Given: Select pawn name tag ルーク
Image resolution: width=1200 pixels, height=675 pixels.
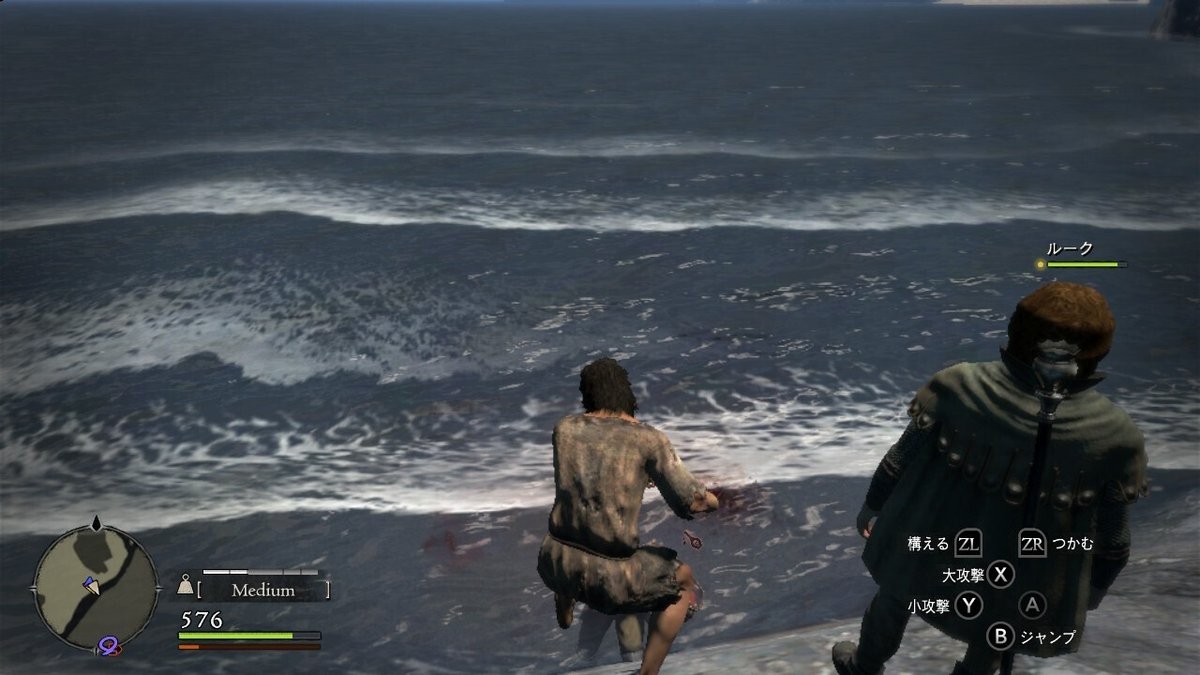Looking at the screenshot, I should tap(1069, 248).
